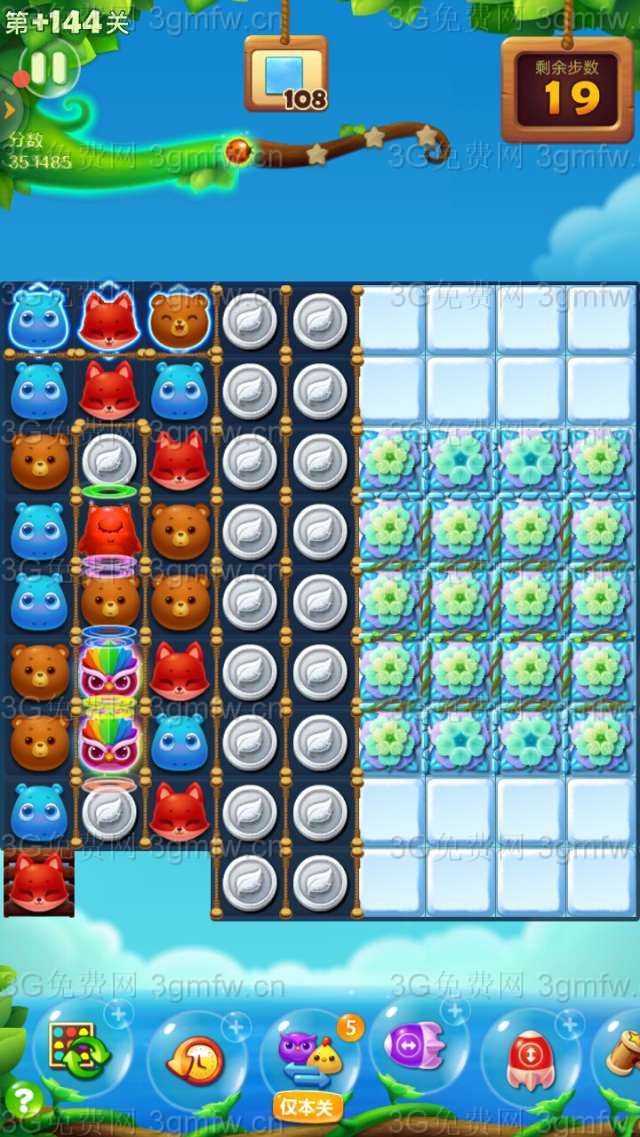
Task: Use the board shuffle booster
Action: tap(73, 1049)
